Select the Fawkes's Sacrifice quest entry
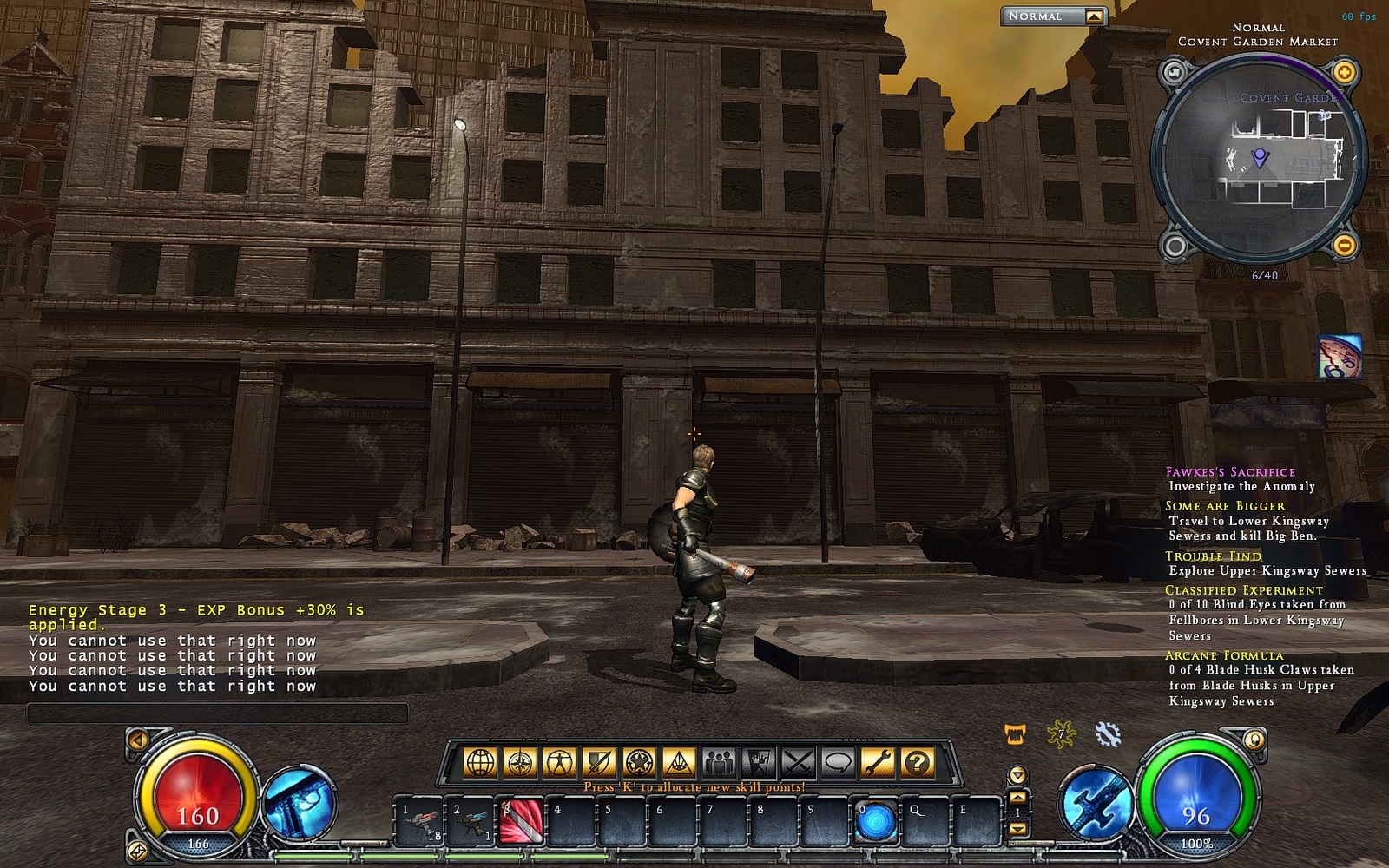The image size is (1389, 868). tap(1229, 472)
